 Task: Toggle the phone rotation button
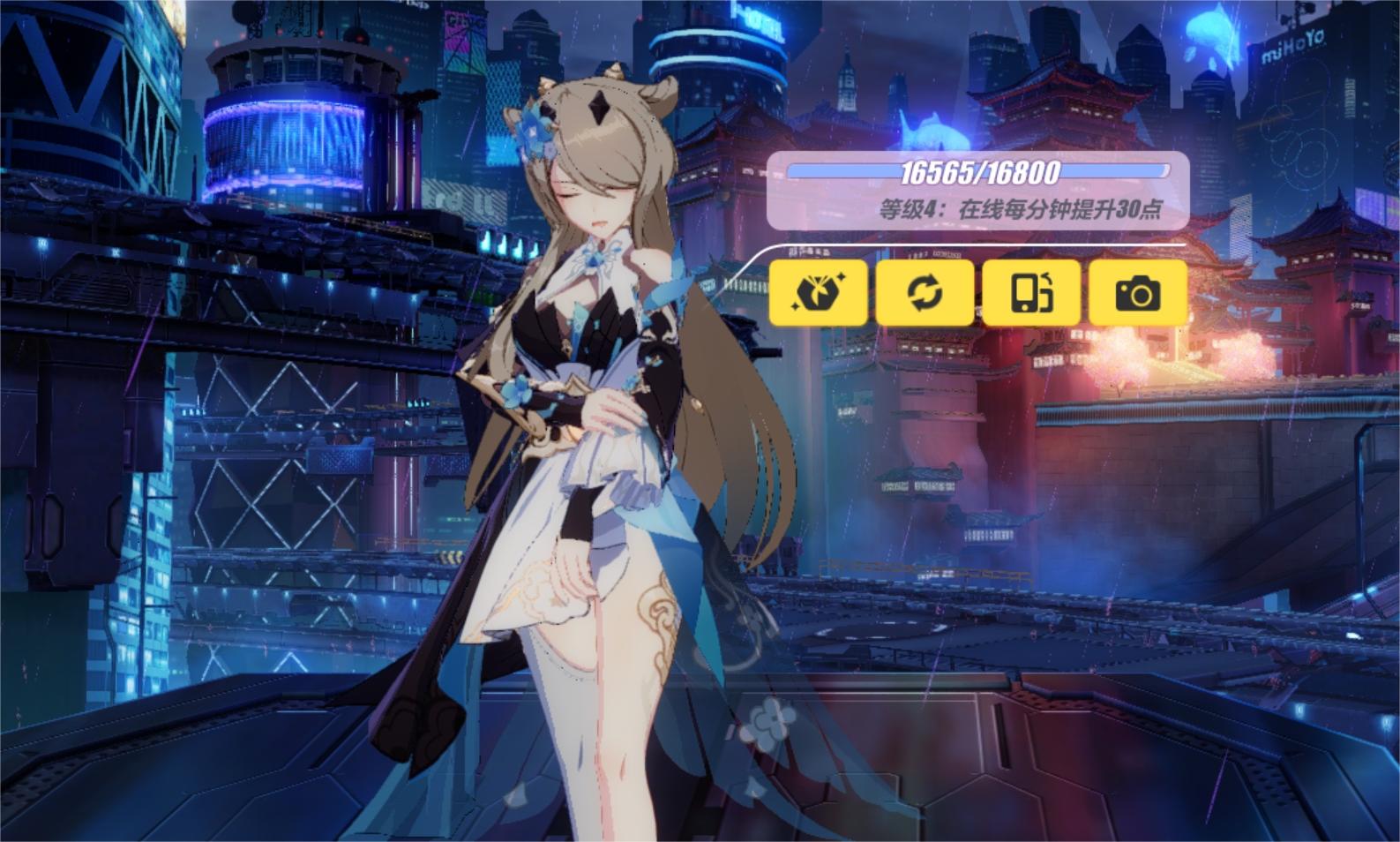(1031, 292)
